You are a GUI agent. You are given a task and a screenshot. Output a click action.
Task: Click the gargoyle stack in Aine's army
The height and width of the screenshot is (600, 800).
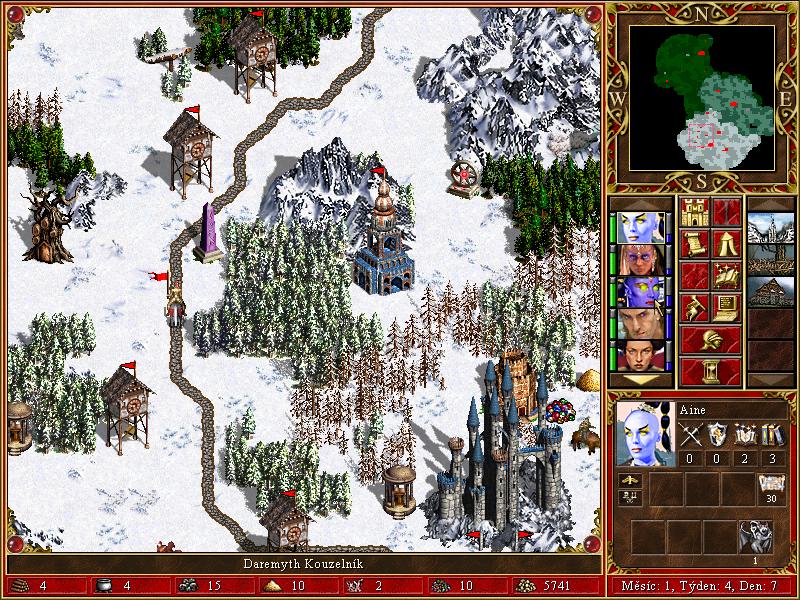tap(756, 537)
